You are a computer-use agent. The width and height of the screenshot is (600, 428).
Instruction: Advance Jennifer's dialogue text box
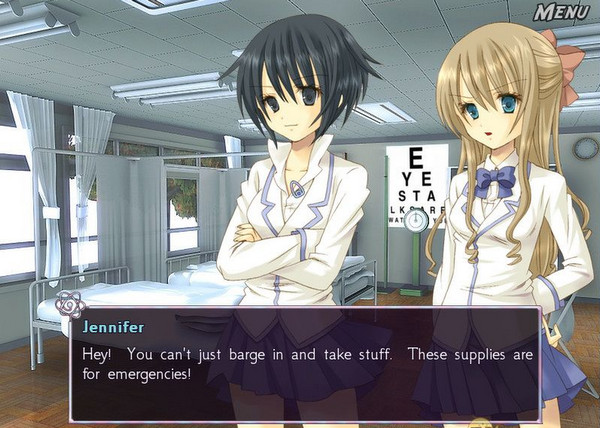tap(305, 364)
